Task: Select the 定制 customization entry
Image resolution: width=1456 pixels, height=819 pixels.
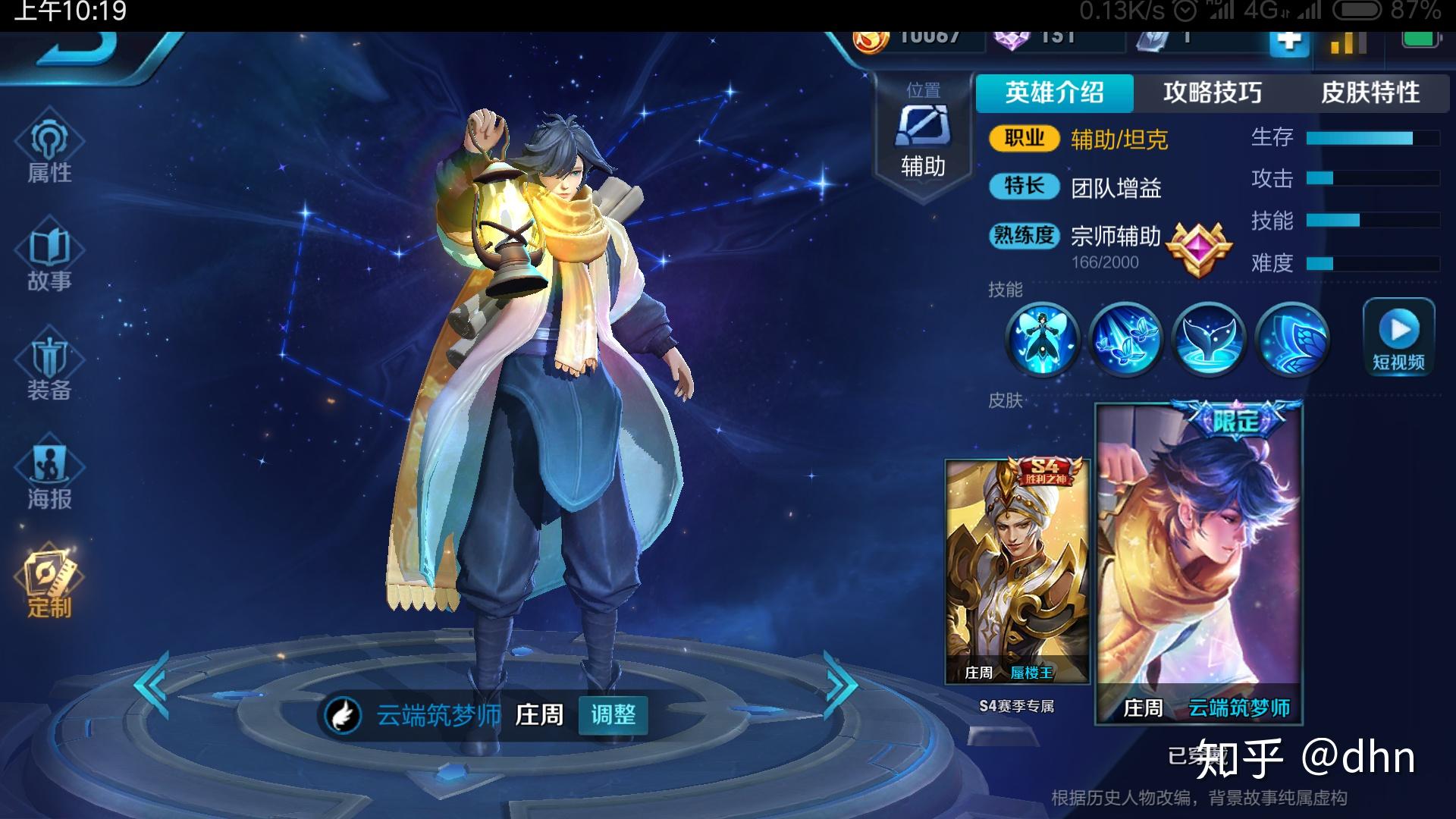Action: [x=49, y=584]
